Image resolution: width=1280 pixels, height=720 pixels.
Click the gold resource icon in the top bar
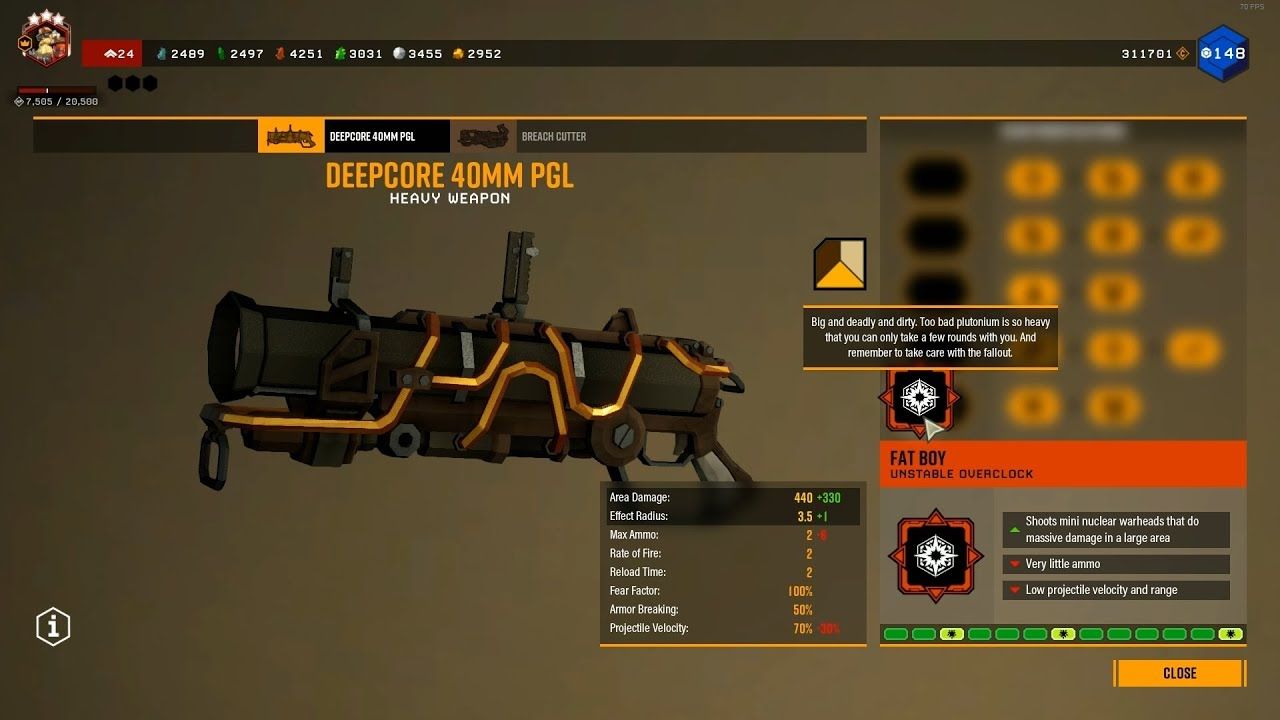coord(456,53)
